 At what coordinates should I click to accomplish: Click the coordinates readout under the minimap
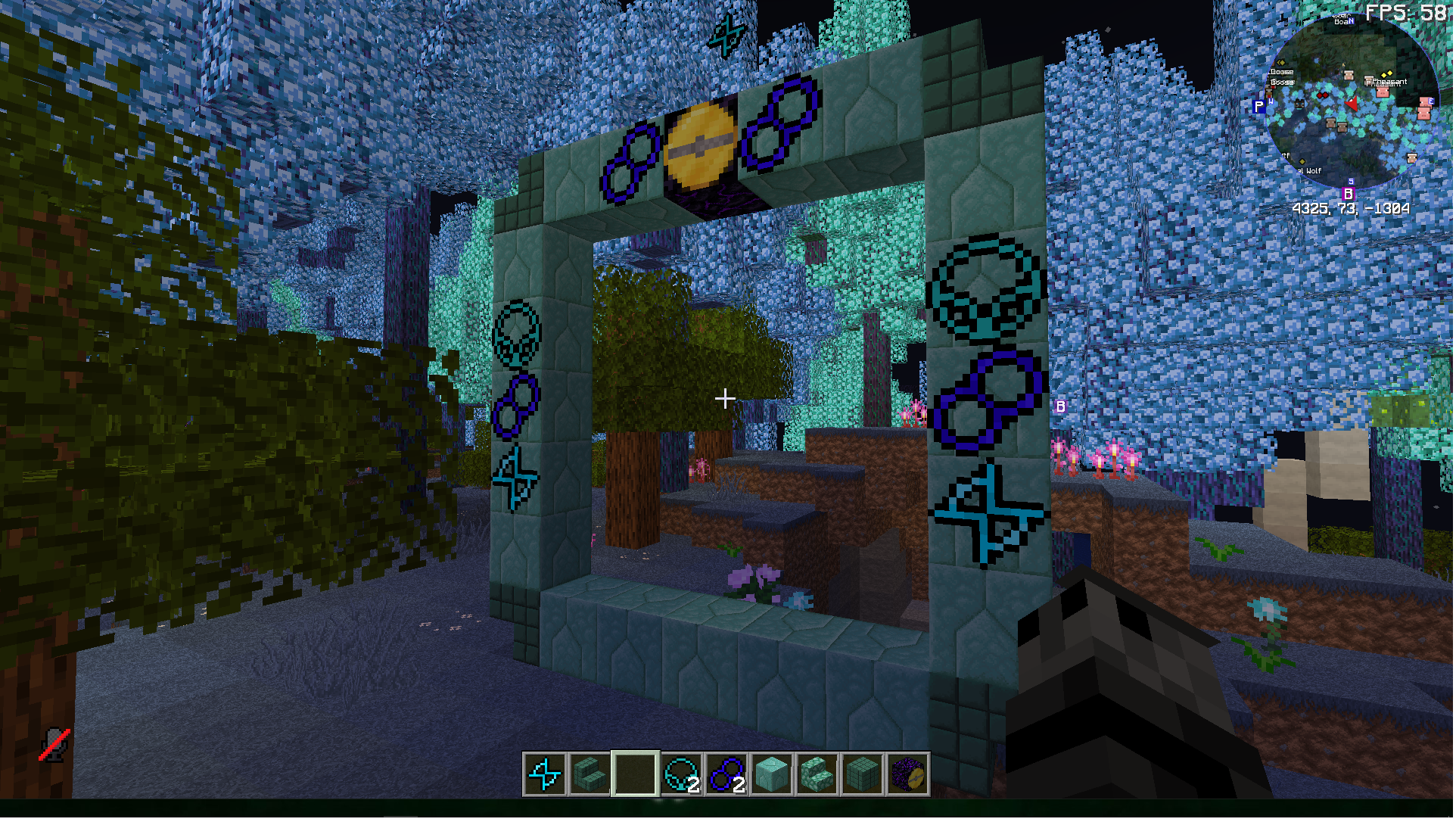point(1351,207)
